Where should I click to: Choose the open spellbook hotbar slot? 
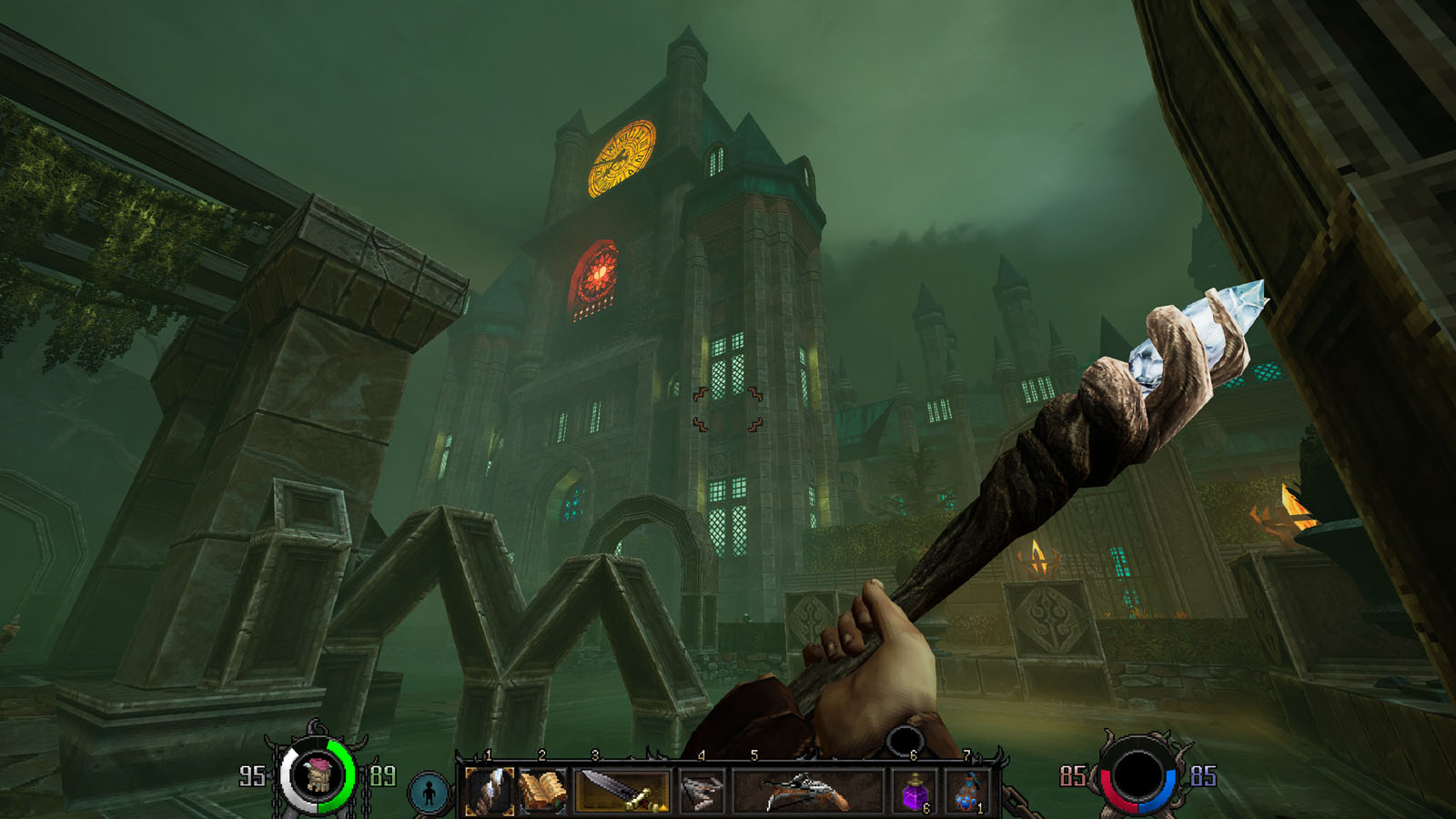(543, 790)
